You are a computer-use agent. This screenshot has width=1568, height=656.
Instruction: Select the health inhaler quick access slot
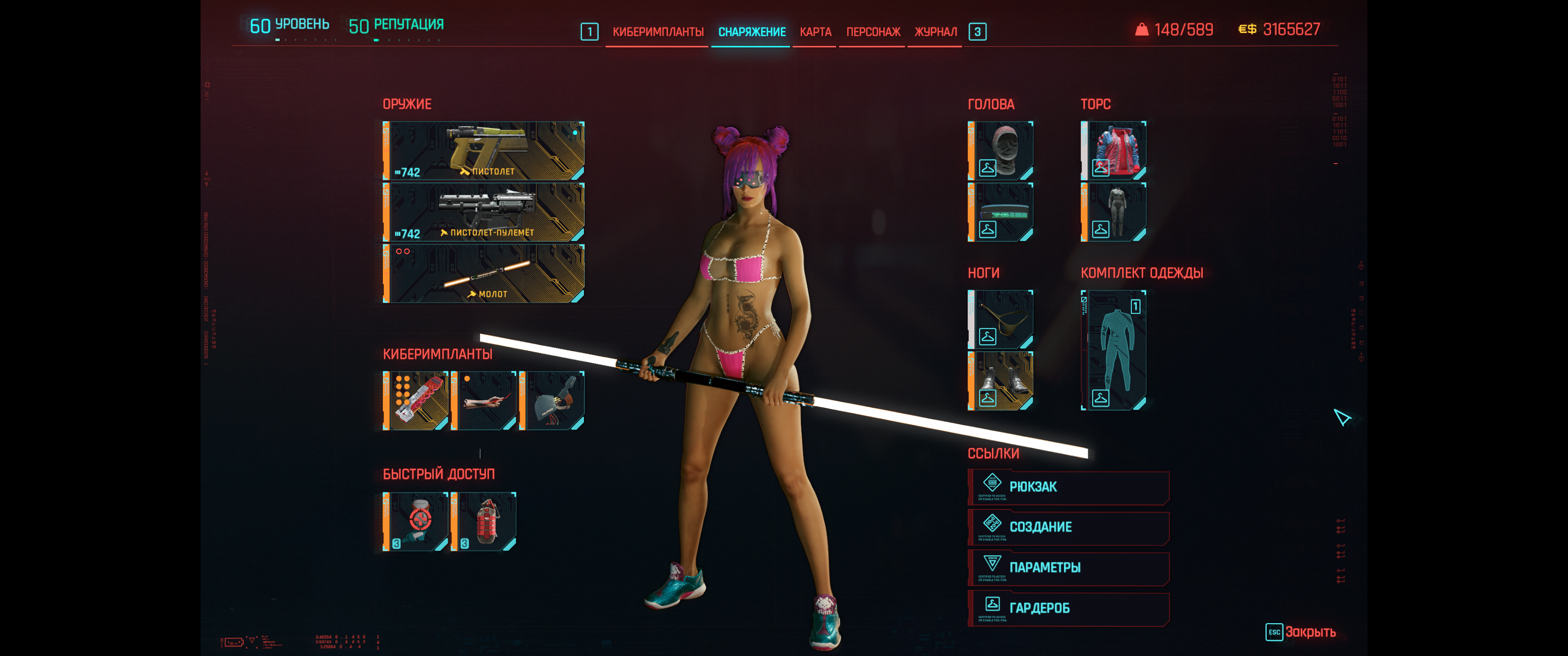(416, 522)
